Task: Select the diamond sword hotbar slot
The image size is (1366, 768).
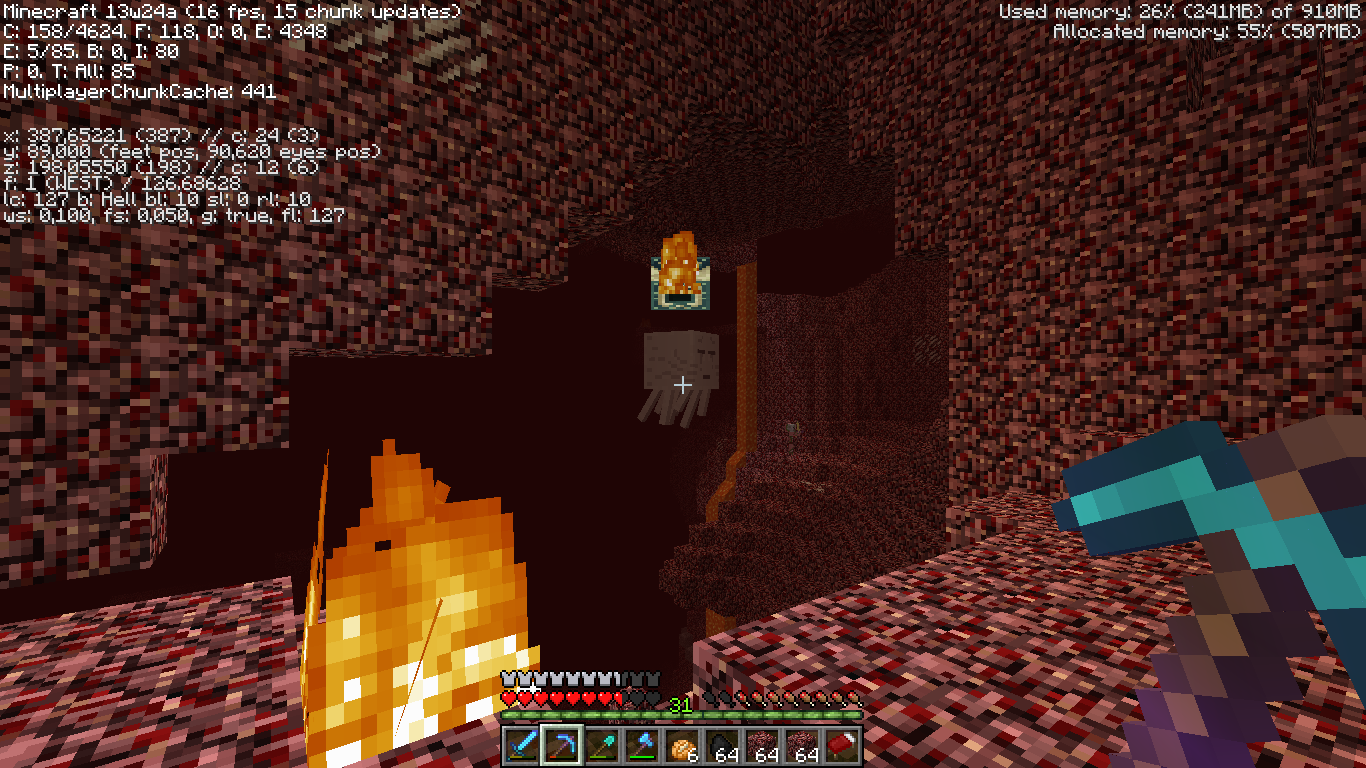Action: tap(522, 746)
